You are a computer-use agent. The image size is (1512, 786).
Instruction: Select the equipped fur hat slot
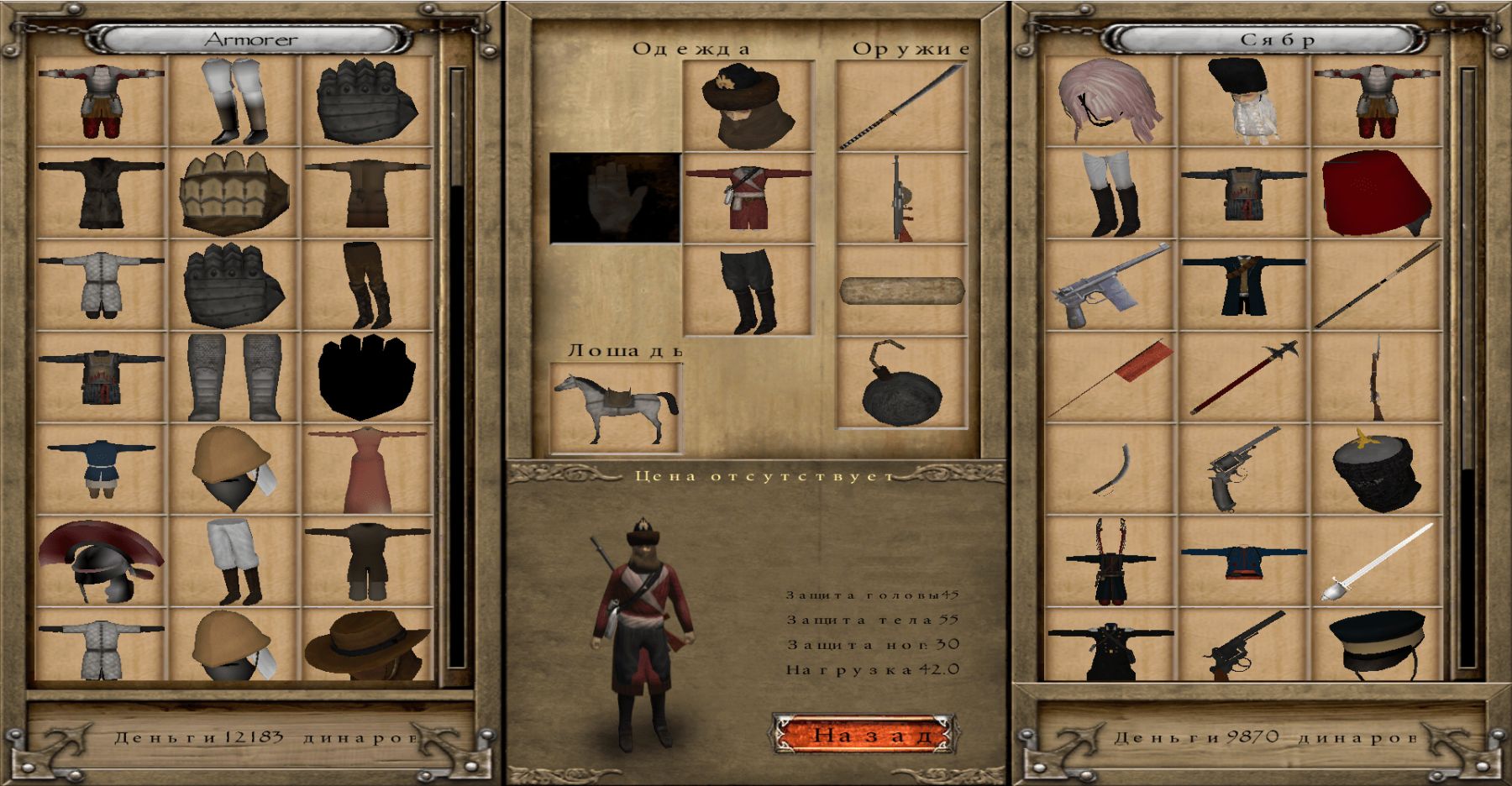pyautogui.click(x=748, y=106)
